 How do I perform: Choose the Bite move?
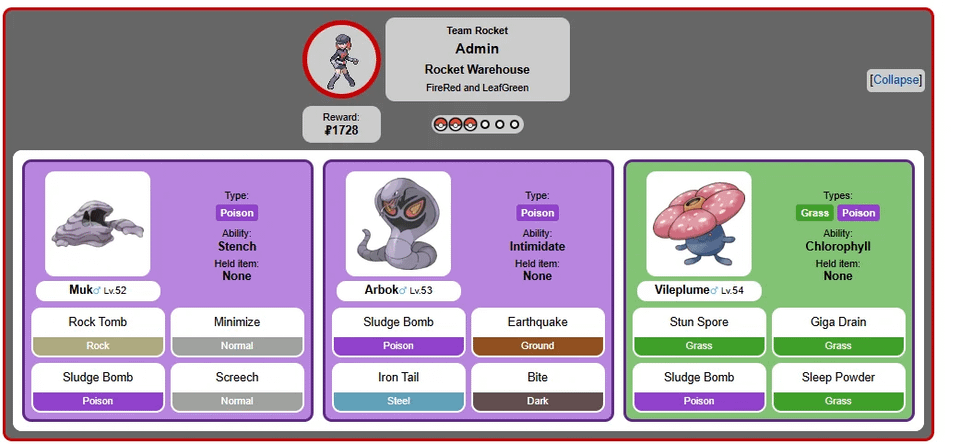pos(538,377)
